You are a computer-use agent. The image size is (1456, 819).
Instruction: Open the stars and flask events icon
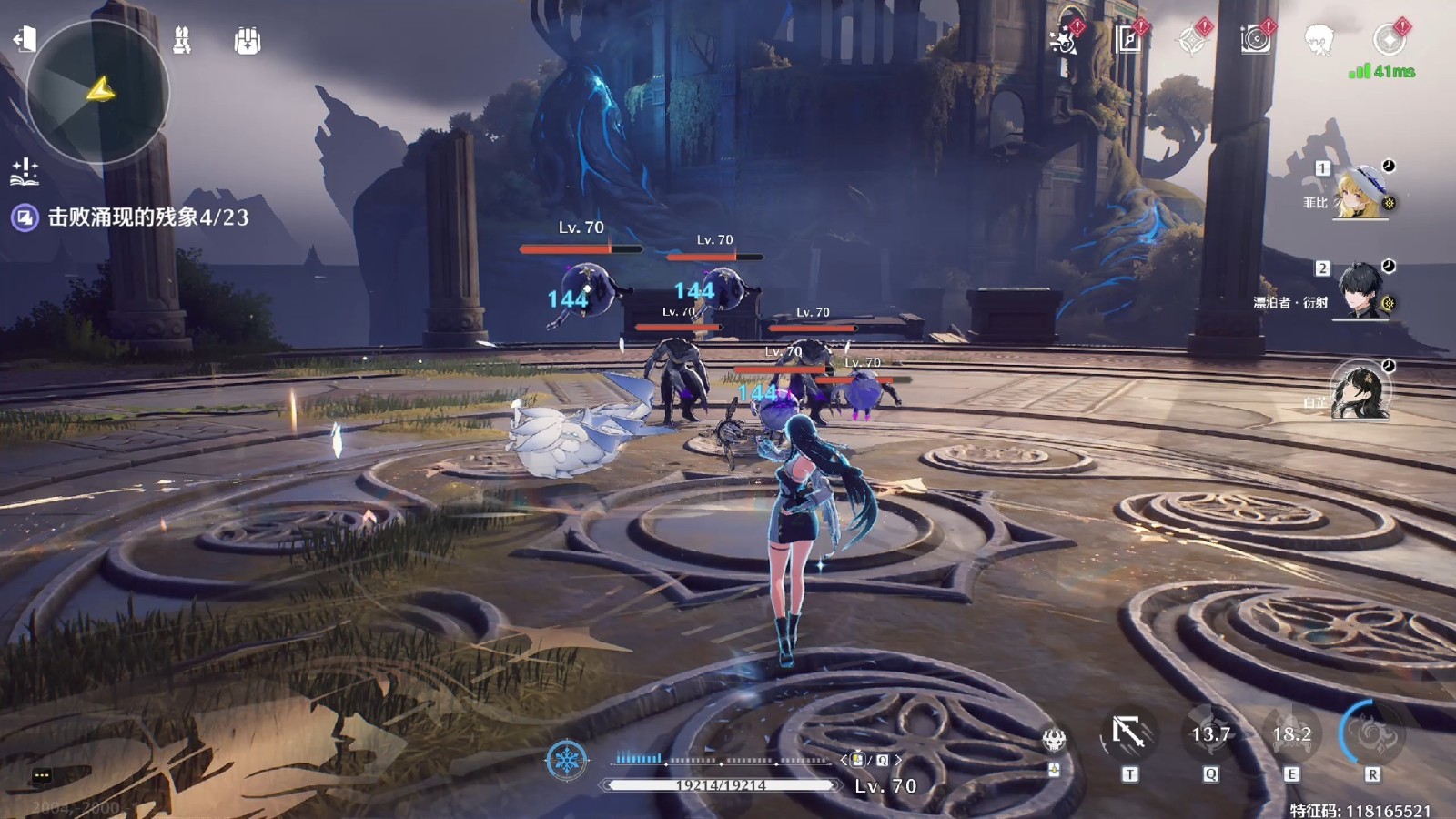(1064, 40)
